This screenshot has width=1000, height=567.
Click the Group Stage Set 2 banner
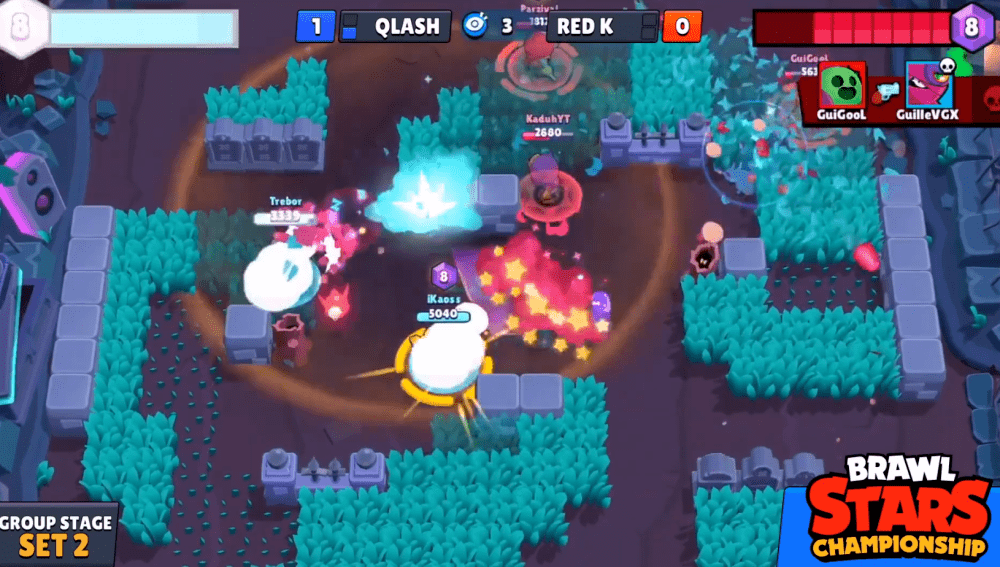[58, 536]
